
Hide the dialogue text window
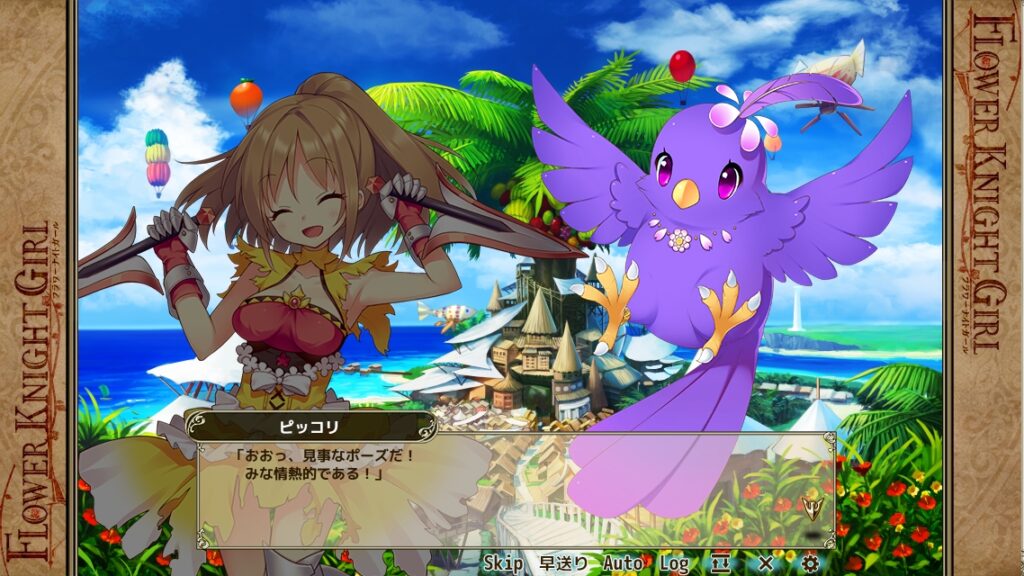721,564
